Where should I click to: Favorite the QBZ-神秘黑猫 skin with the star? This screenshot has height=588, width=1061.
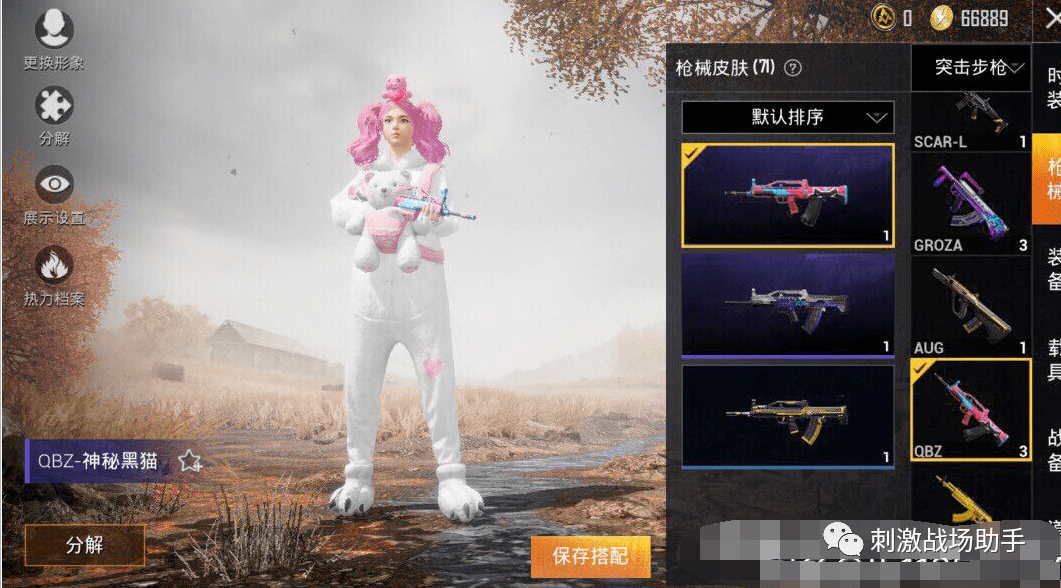190,461
